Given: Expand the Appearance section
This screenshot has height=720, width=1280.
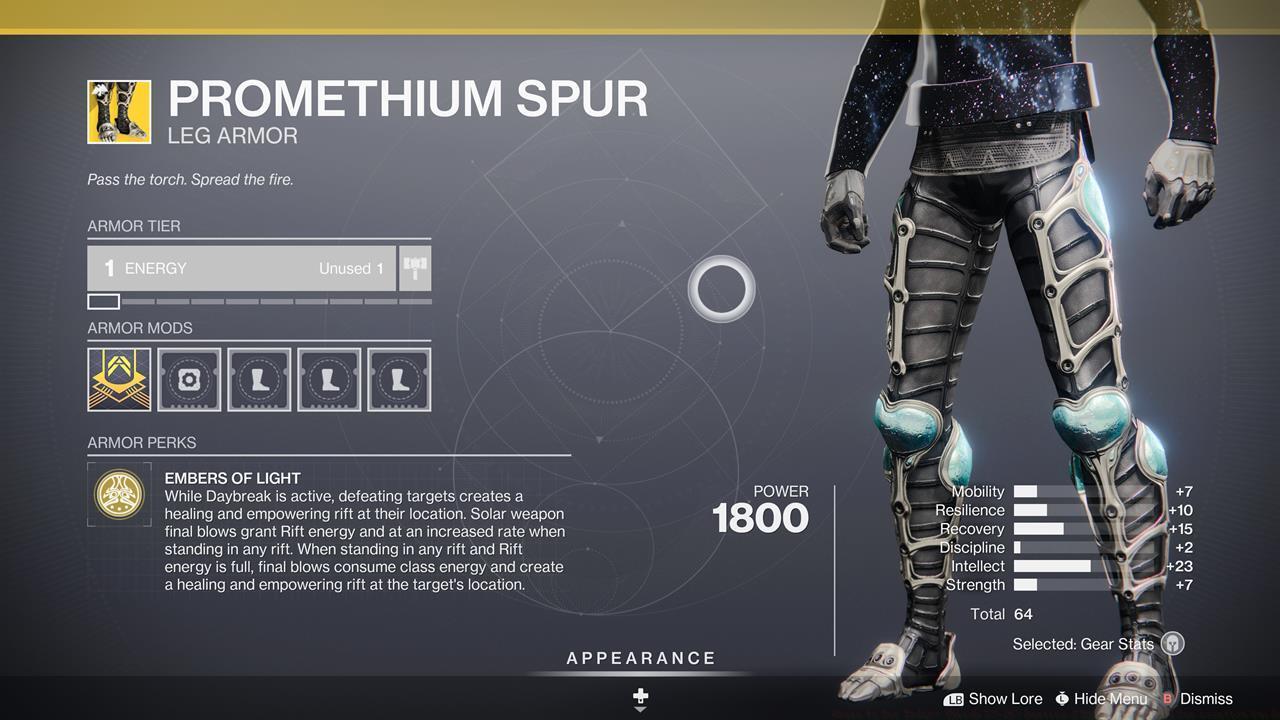Looking at the screenshot, I should click(x=640, y=658).
